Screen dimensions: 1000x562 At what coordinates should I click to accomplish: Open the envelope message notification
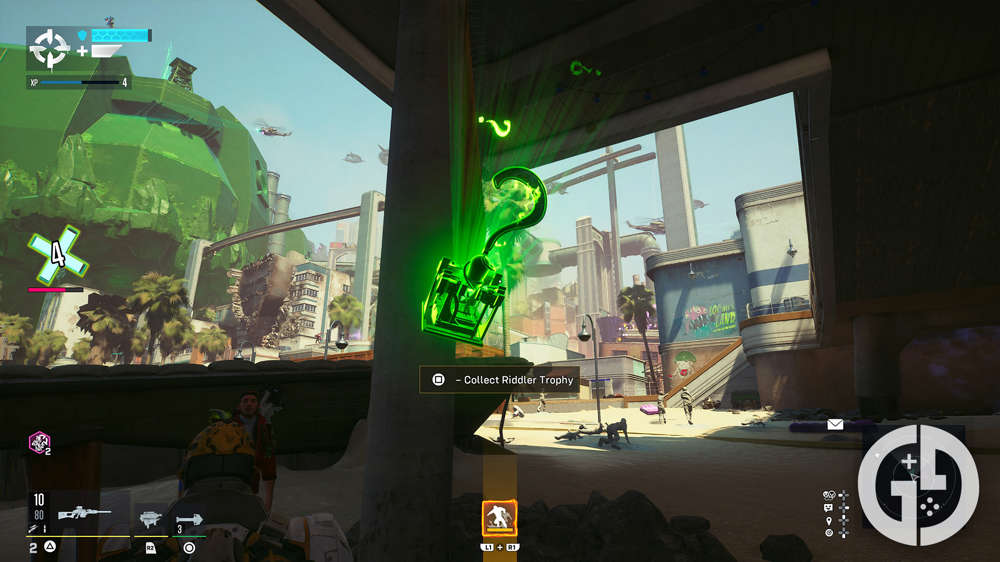pos(835,424)
